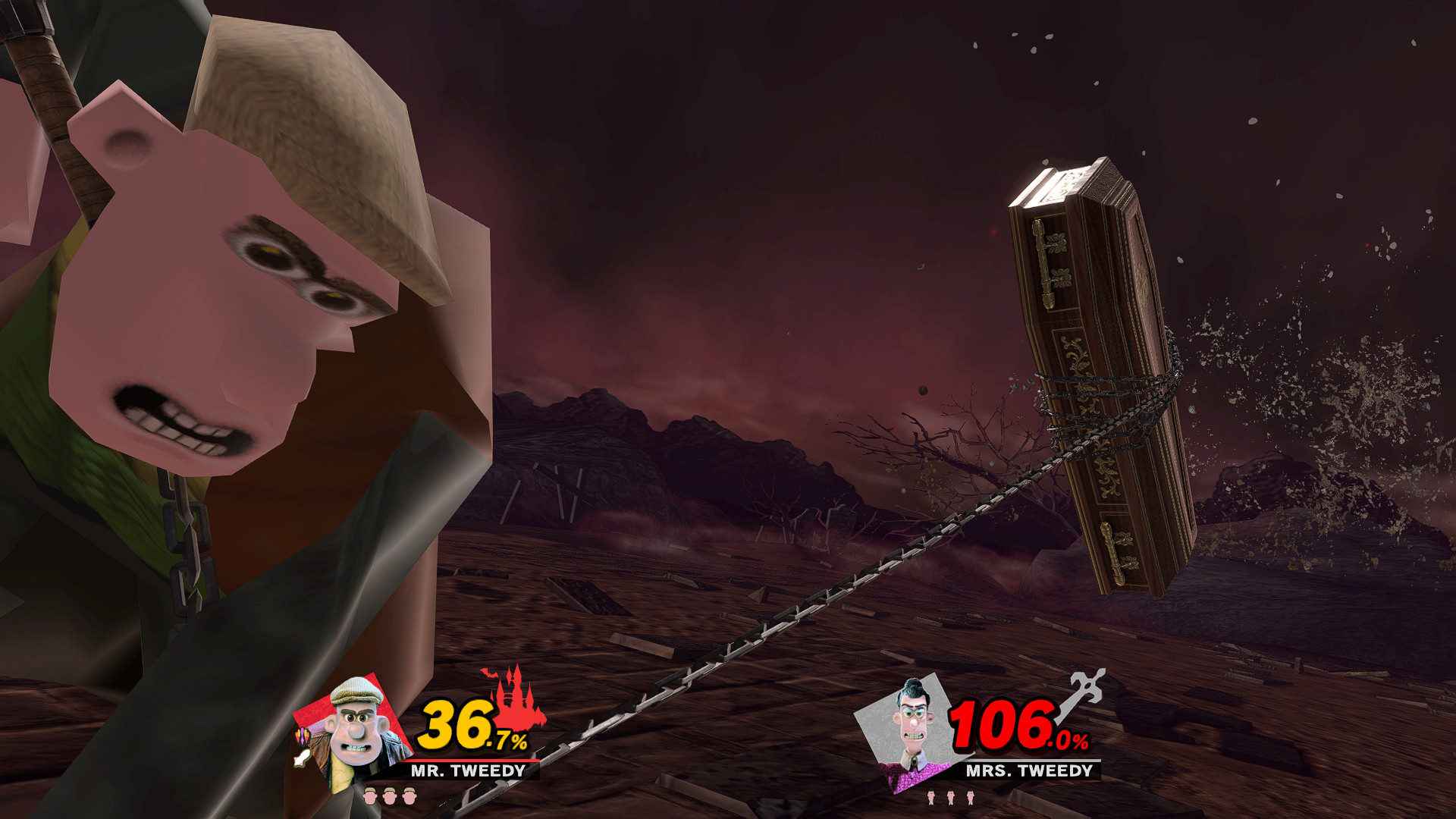Click the first Mrs. Tweedy stock figure icon
The width and height of the screenshot is (1456, 819).
pyautogui.click(x=931, y=796)
